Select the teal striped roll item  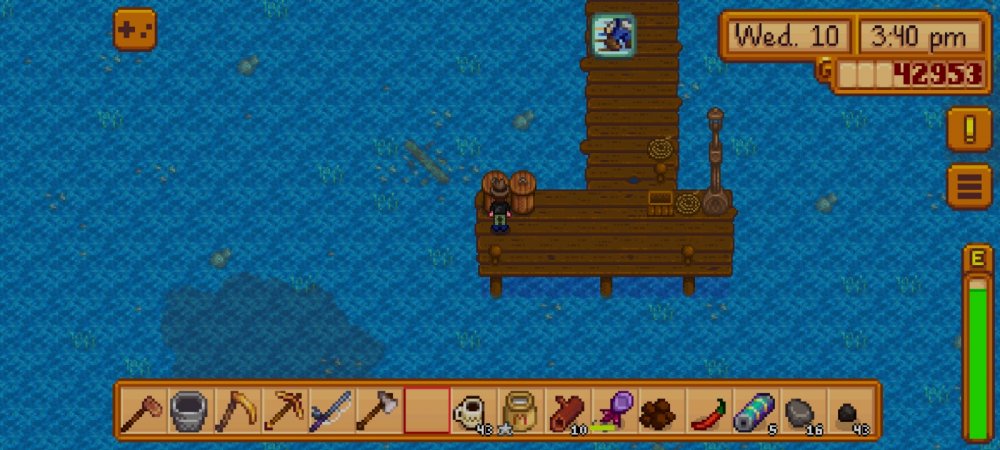tap(756, 411)
